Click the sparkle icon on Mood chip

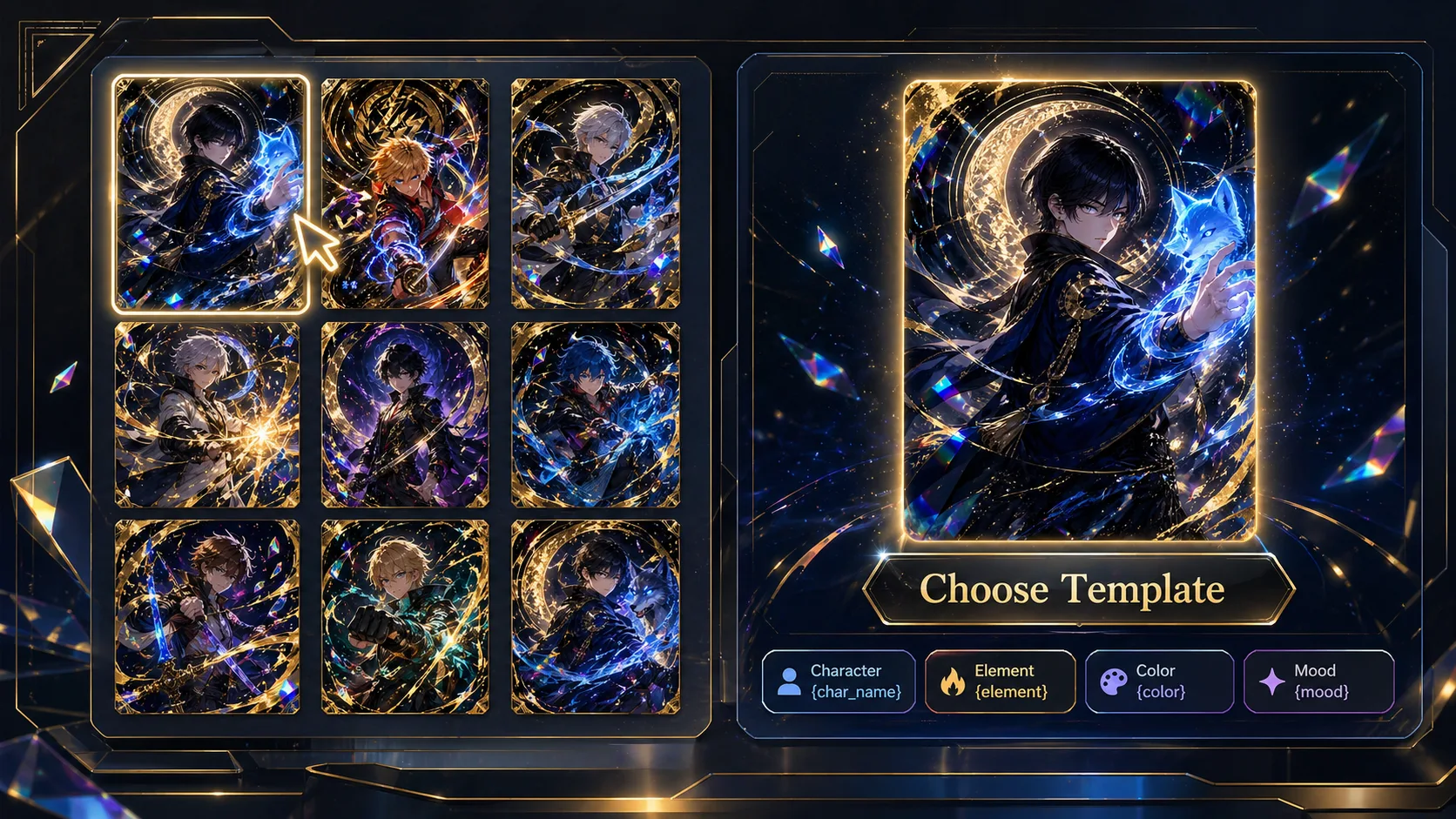(x=1272, y=681)
